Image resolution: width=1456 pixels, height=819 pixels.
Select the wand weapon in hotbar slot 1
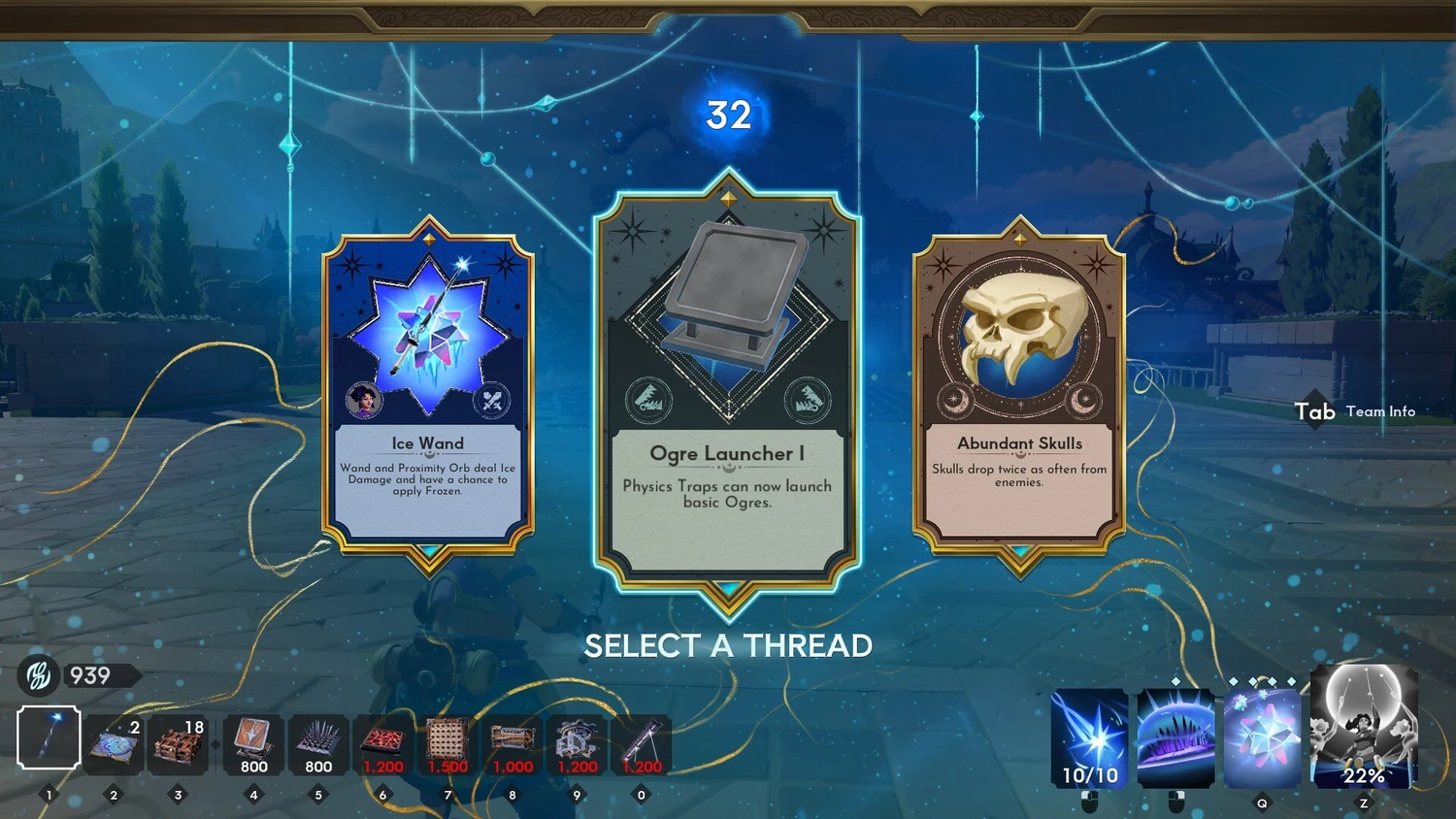click(49, 738)
